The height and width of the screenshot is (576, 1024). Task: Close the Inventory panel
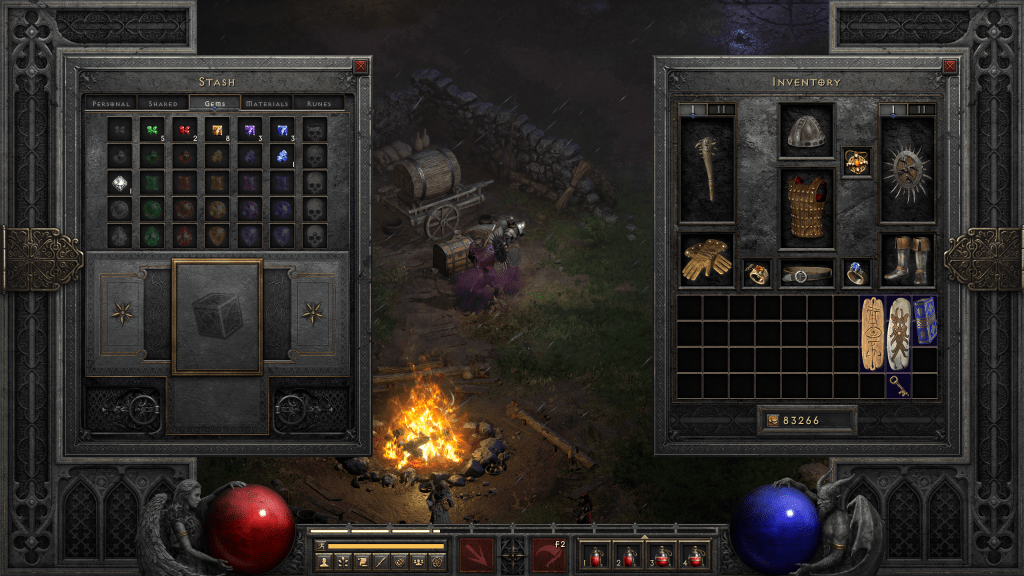950,67
